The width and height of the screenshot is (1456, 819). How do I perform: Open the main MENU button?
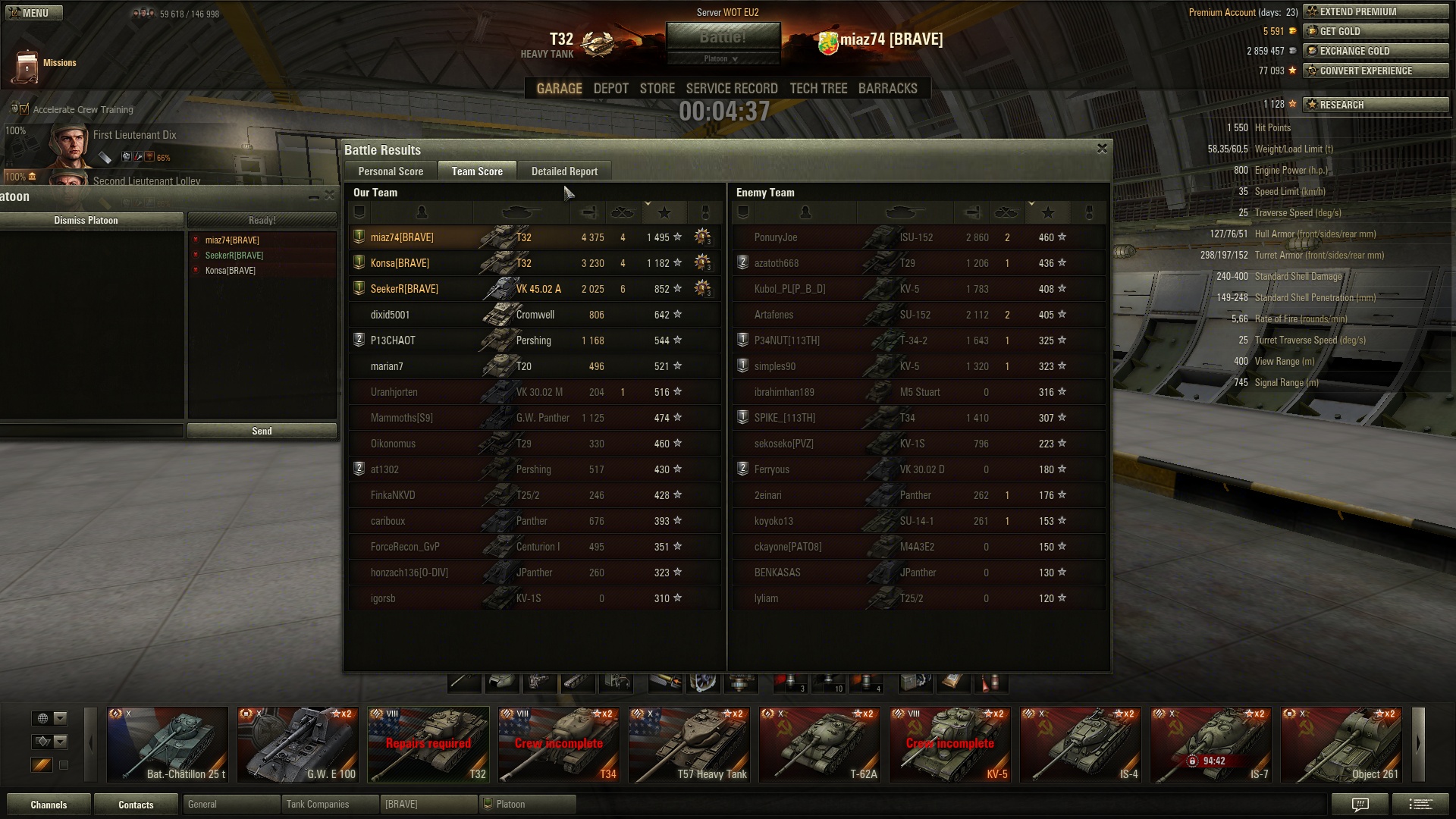pyautogui.click(x=34, y=13)
